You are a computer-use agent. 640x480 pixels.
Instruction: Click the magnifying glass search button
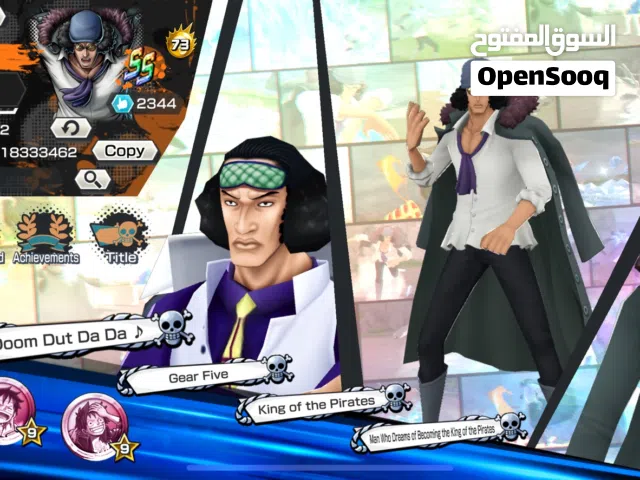click(91, 179)
